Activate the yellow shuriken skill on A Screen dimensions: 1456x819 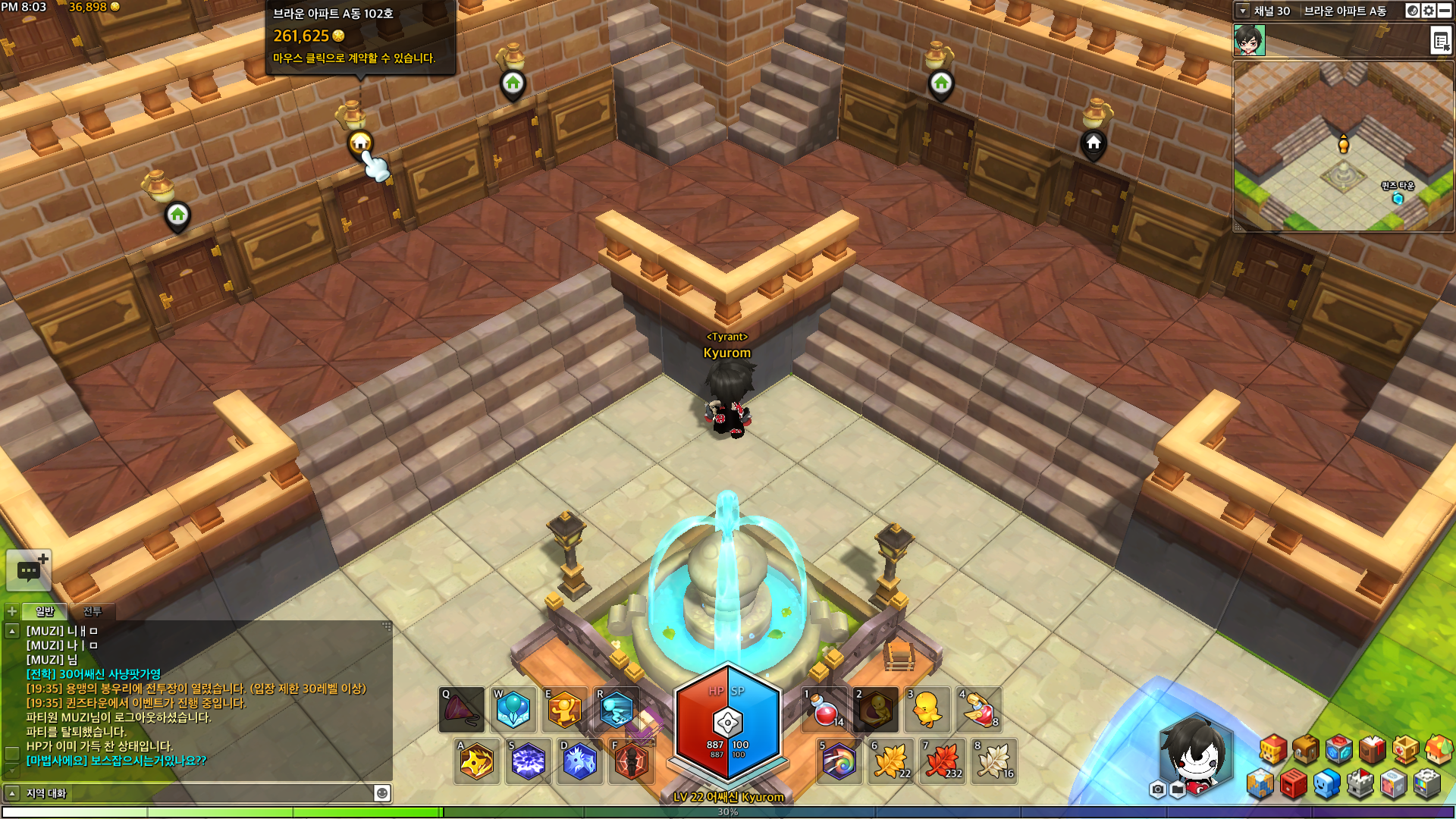pos(477,761)
